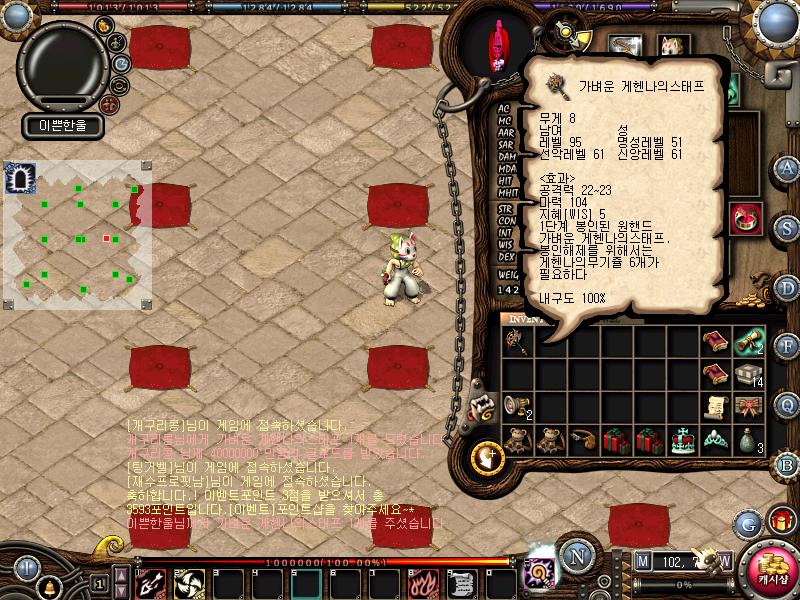Open the cash shop with the gold button
Image resolution: width=800 pixels, height=600 pixels.
[x=772, y=569]
